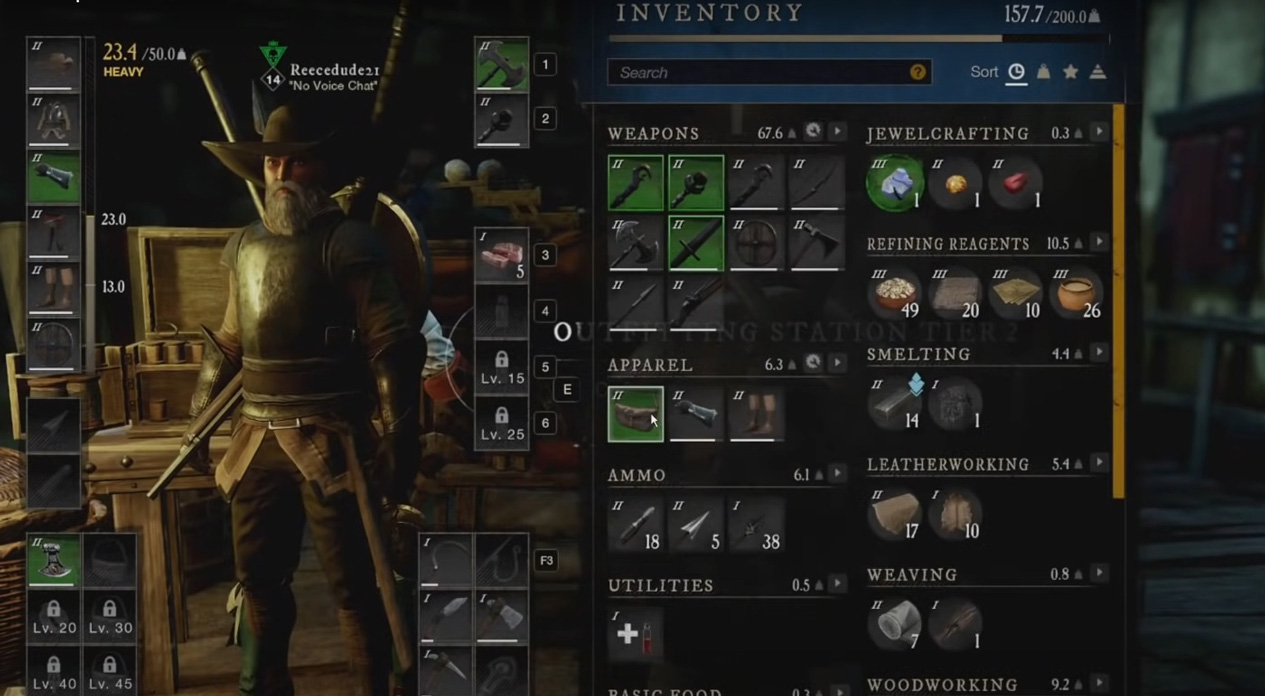Select the boots item in Apparel
1265x696 pixels.
(757, 413)
